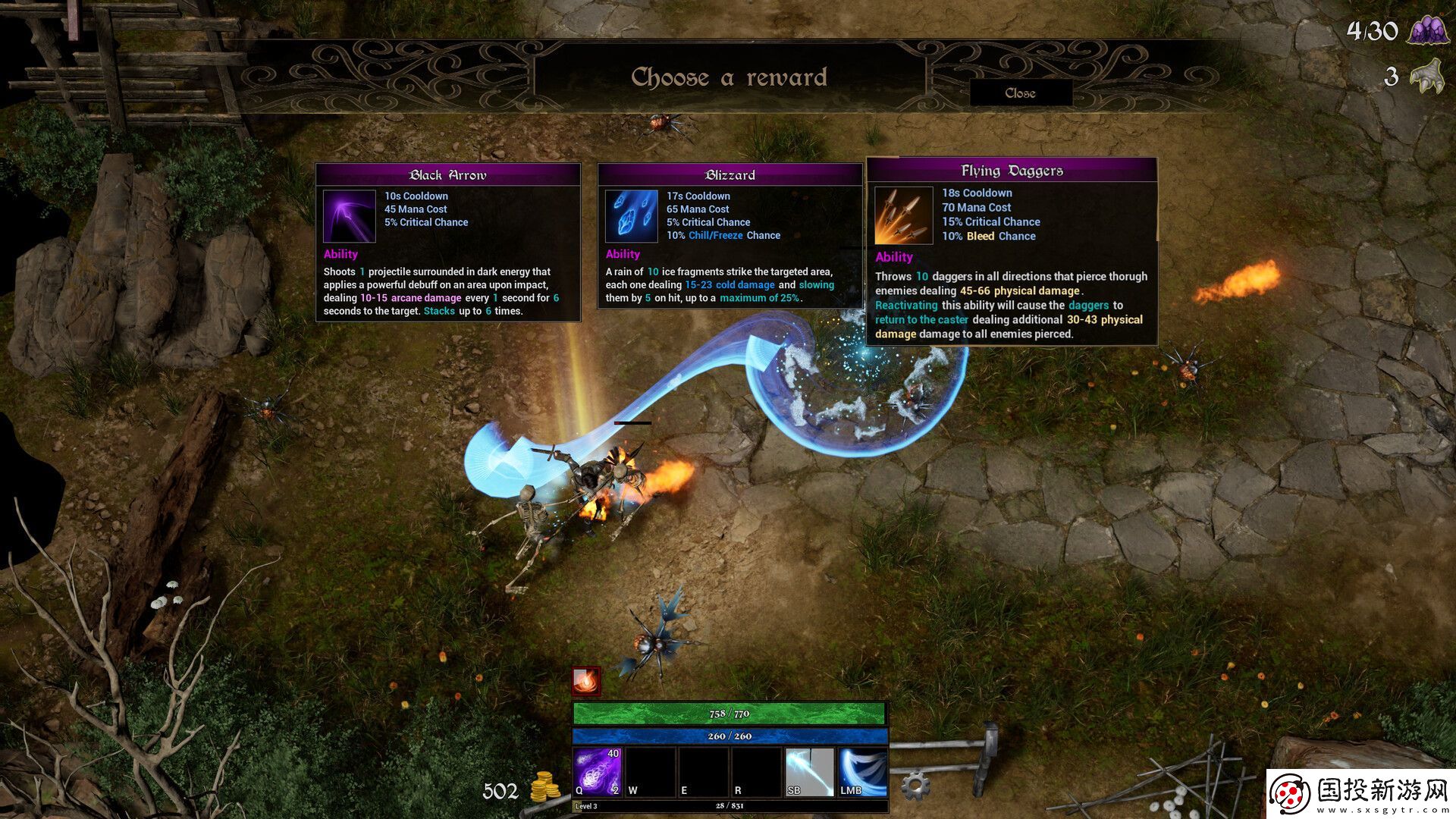
Task: Click the Choose a reward header banner
Action: 730,76
